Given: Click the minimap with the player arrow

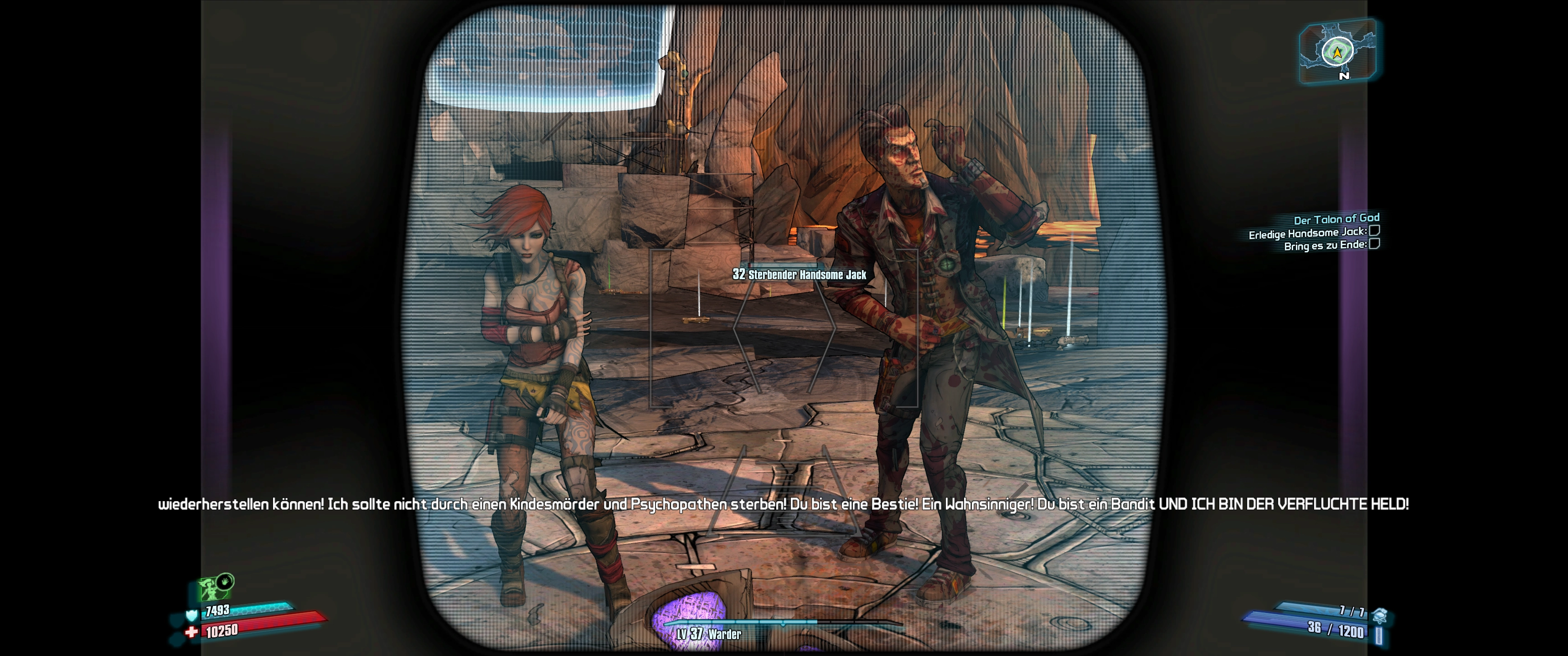Looking at the screenshot, I should 1337,51.
